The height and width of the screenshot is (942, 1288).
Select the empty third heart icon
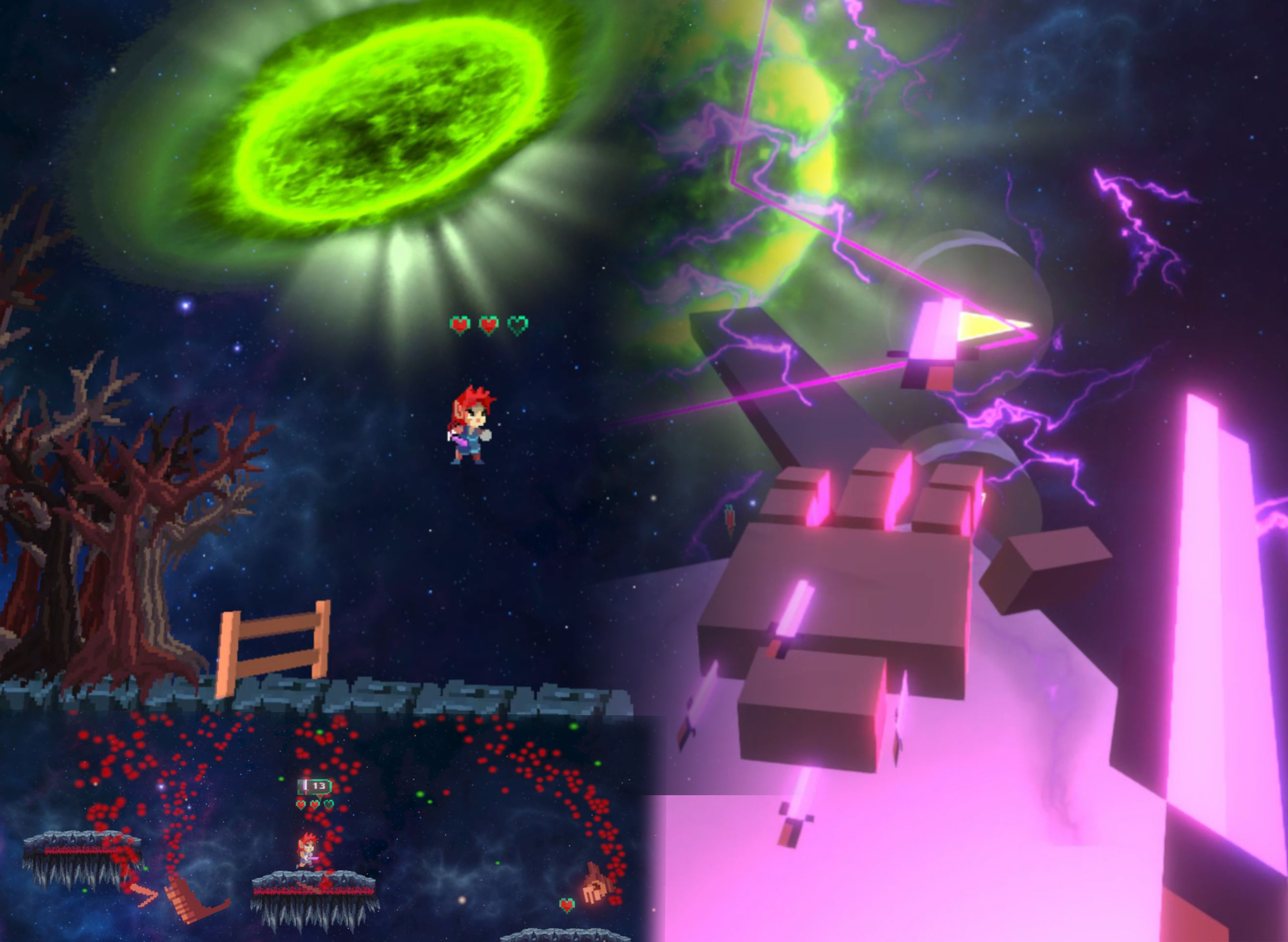(x=518, y=325)
